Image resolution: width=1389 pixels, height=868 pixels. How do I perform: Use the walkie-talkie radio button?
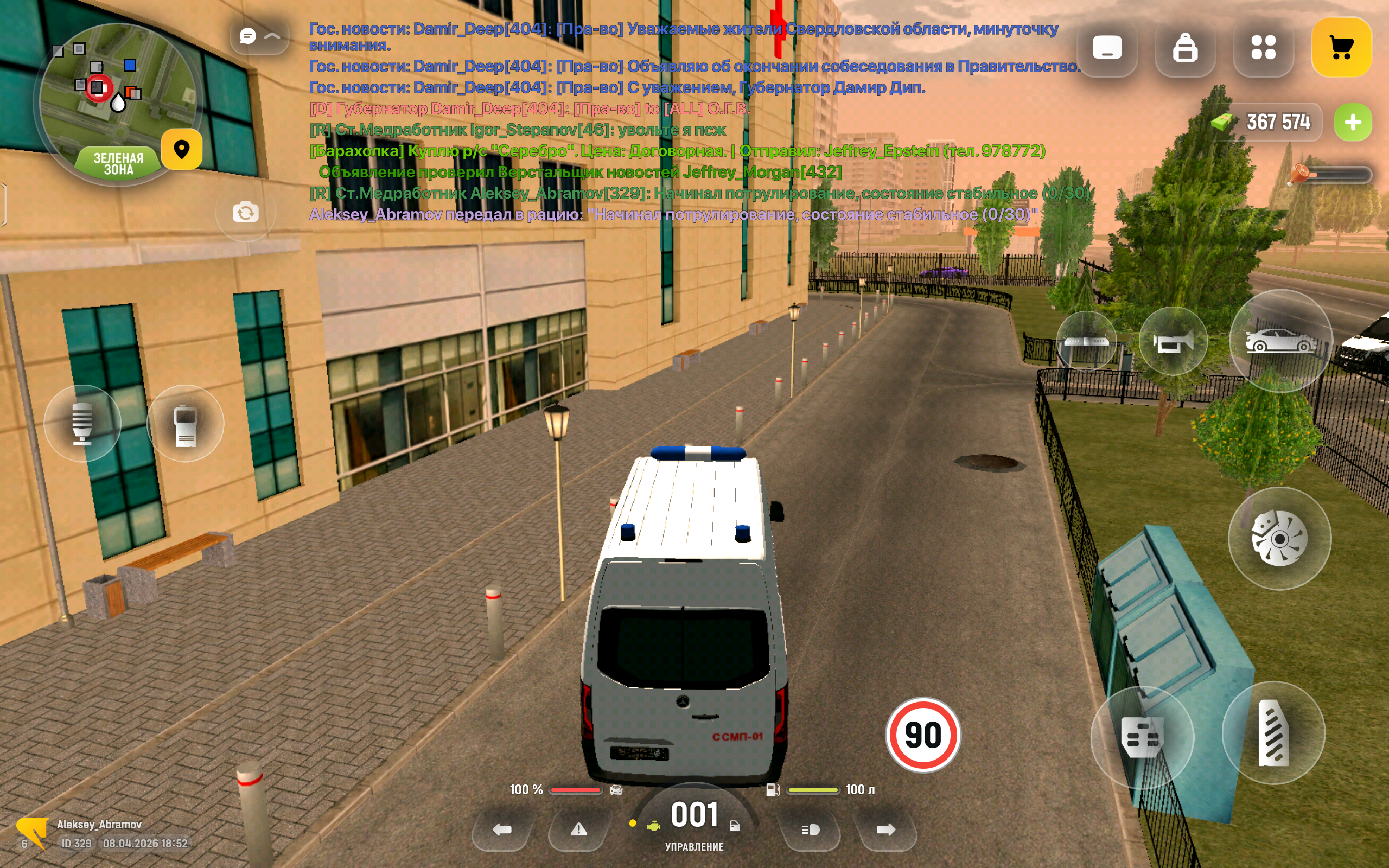click(x=186, y=423)
